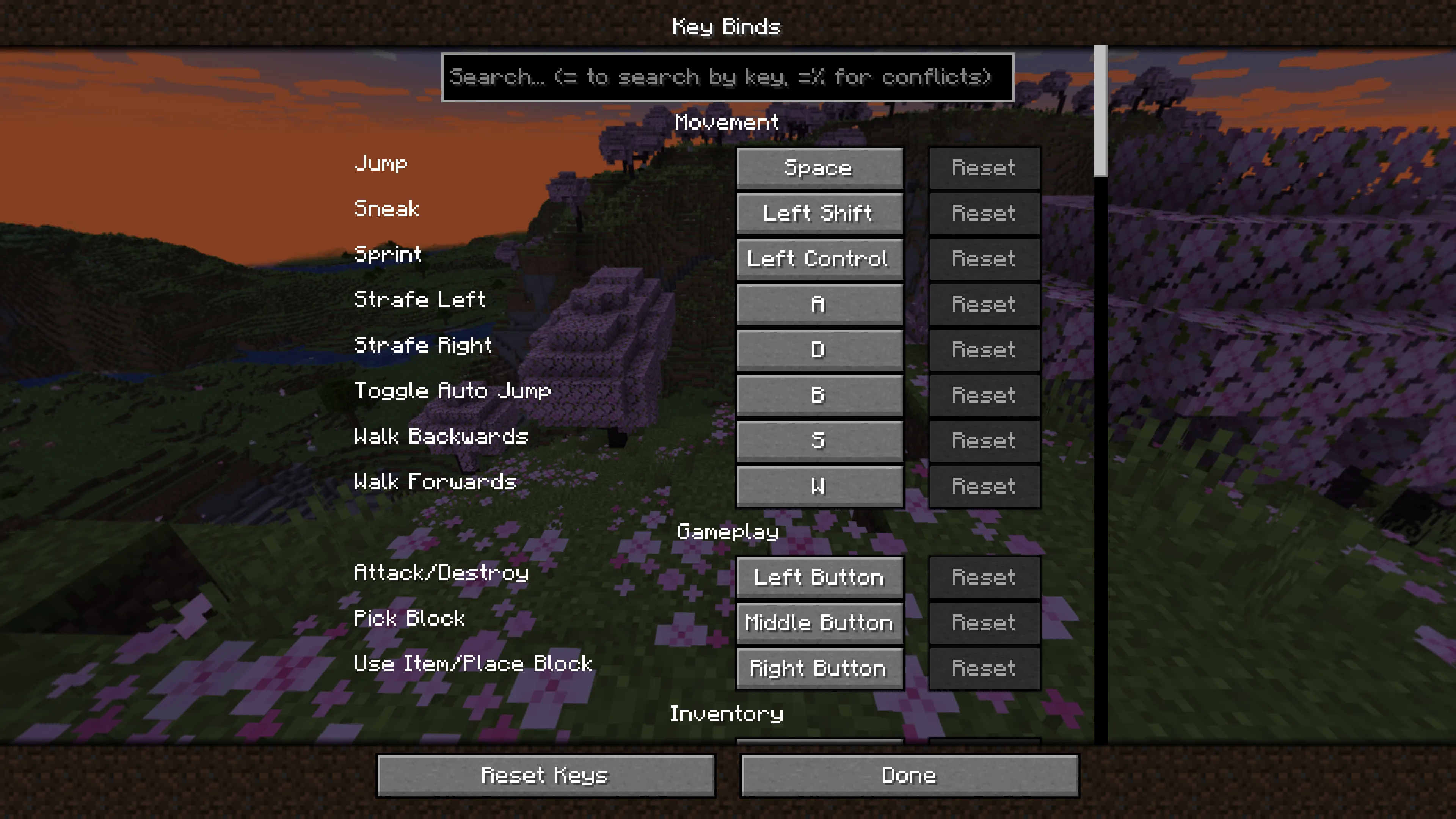Change the Sneak binding from Left Shift

[819, 213]
